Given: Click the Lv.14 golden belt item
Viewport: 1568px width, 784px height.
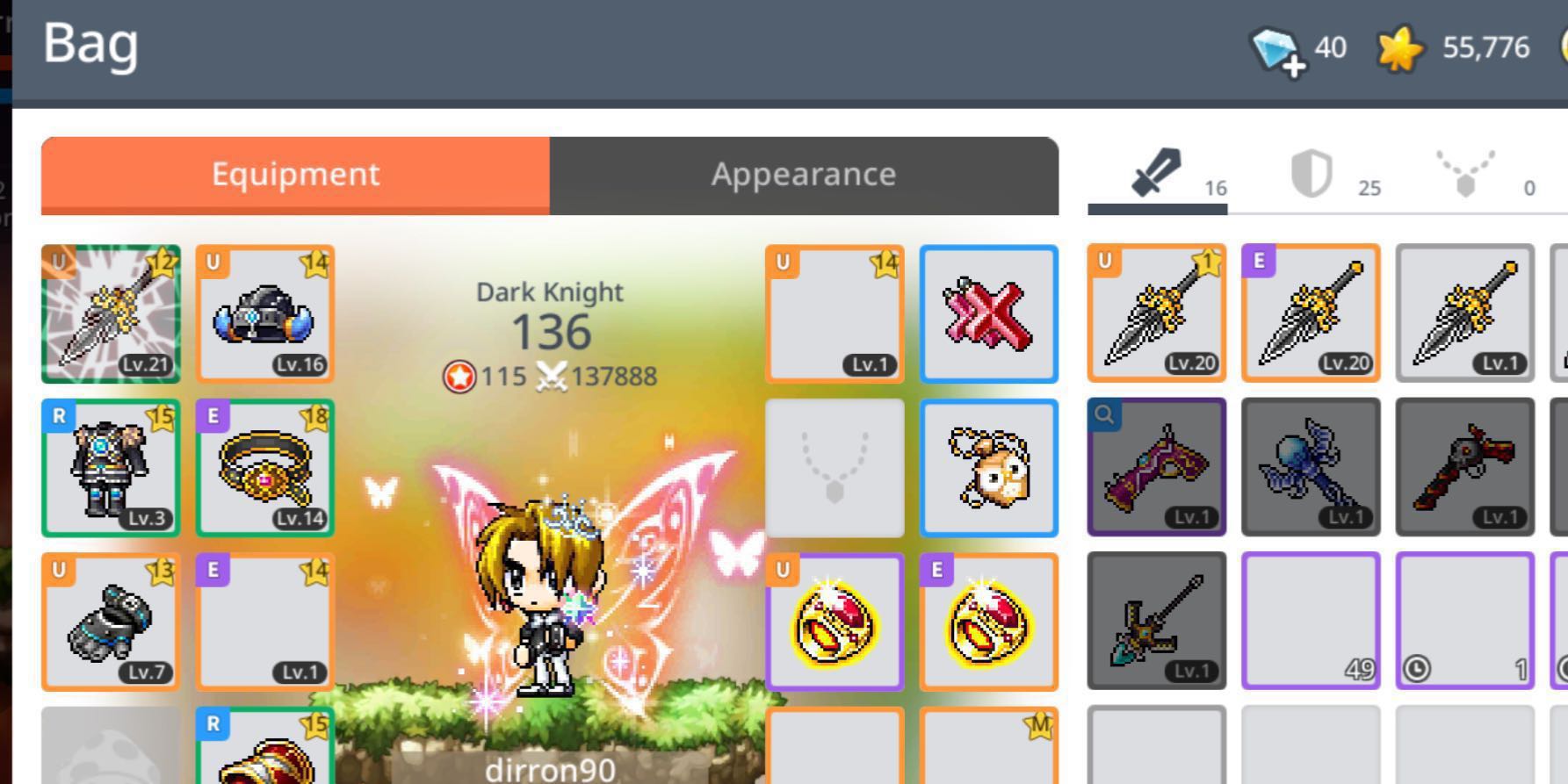Looking at the screenshot, I should [x=264, y=467].
